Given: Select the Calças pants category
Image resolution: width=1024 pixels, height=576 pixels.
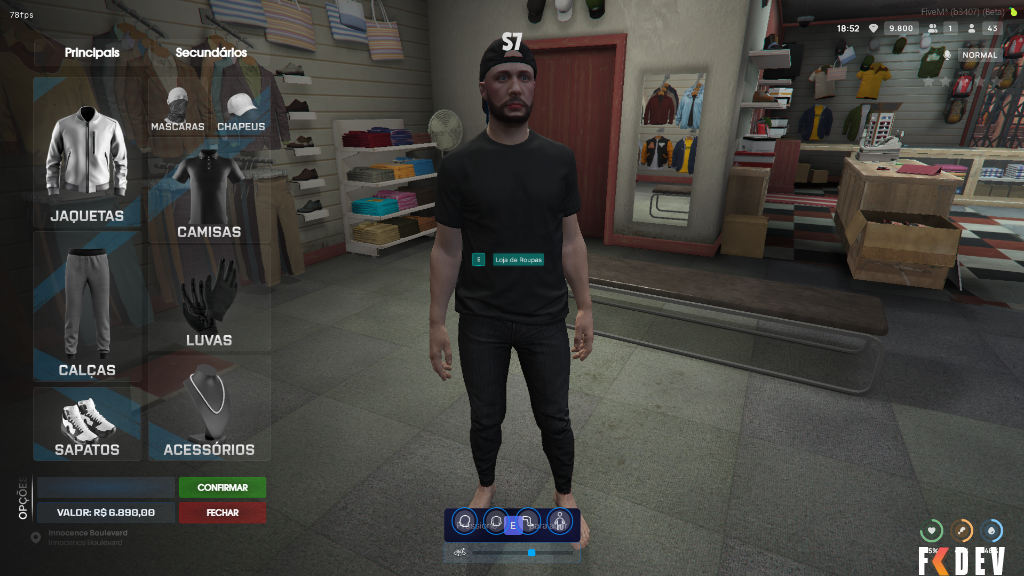Looking at the screenshot, I should click(x=88, y=310).
